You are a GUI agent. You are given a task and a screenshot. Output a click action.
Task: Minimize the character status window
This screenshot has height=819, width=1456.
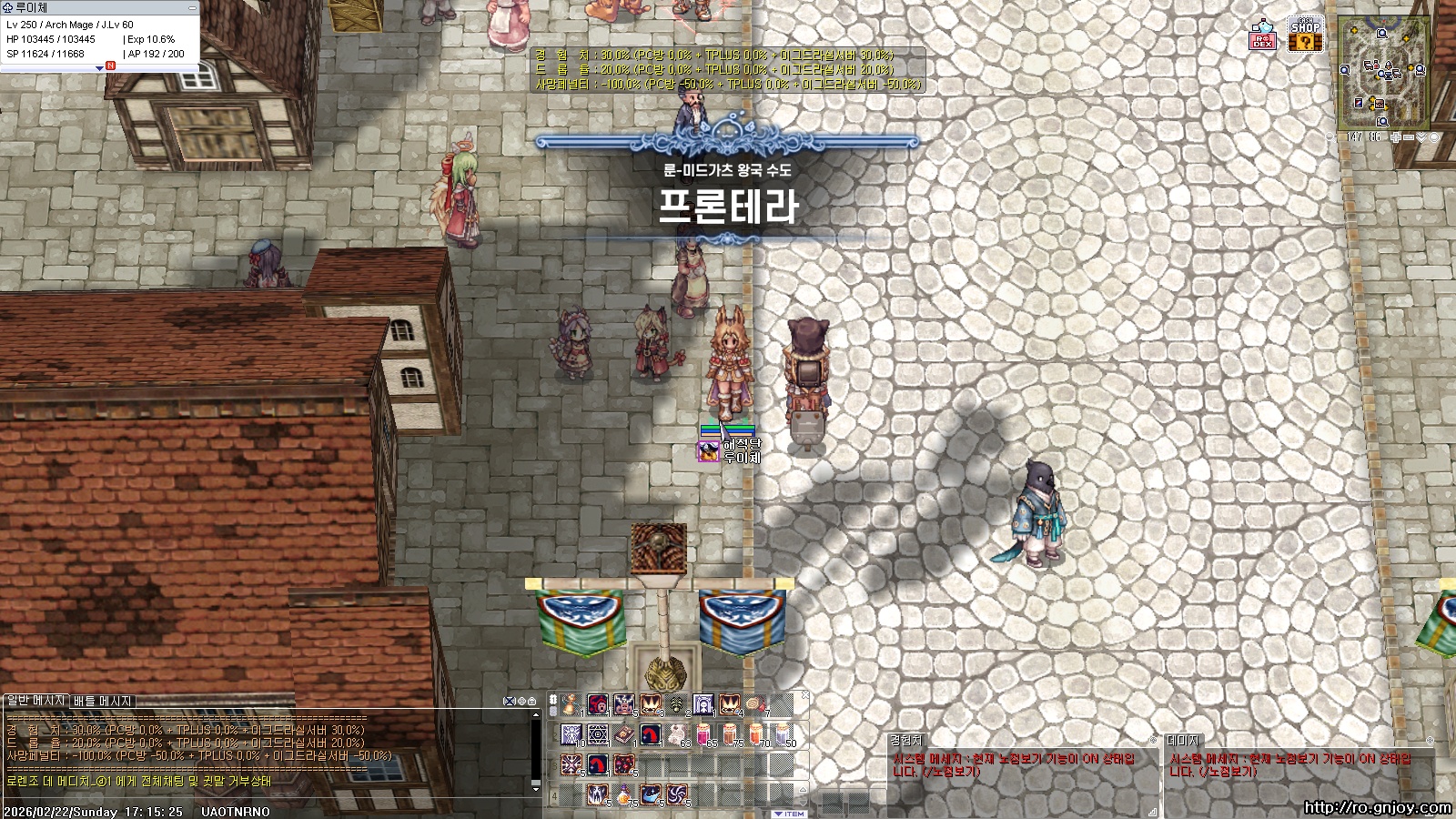[x=192, y=7]
